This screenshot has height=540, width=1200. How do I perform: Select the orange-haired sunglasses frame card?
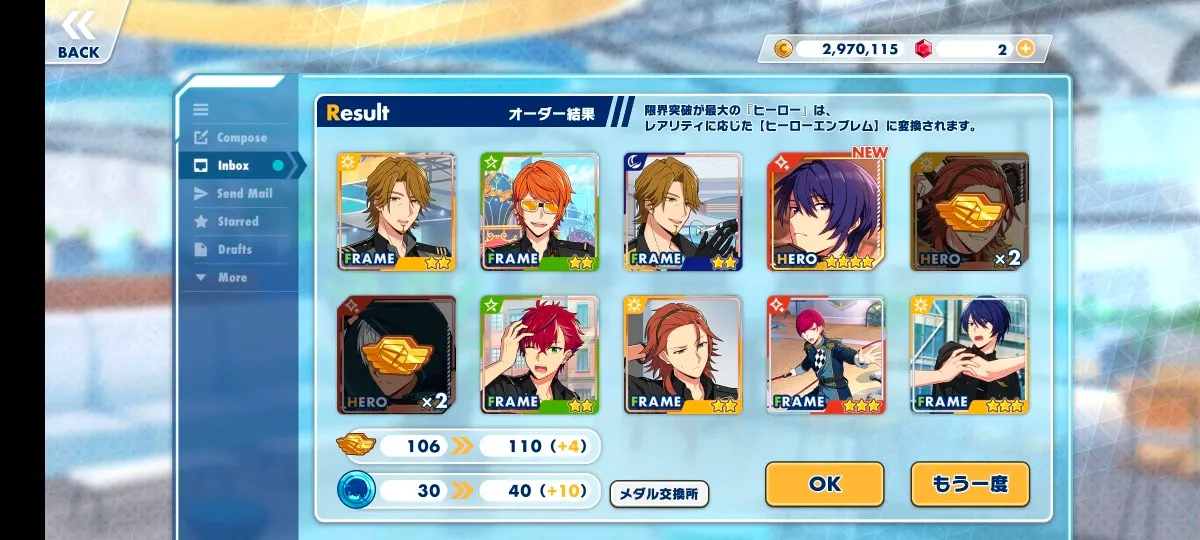(540, 212)
